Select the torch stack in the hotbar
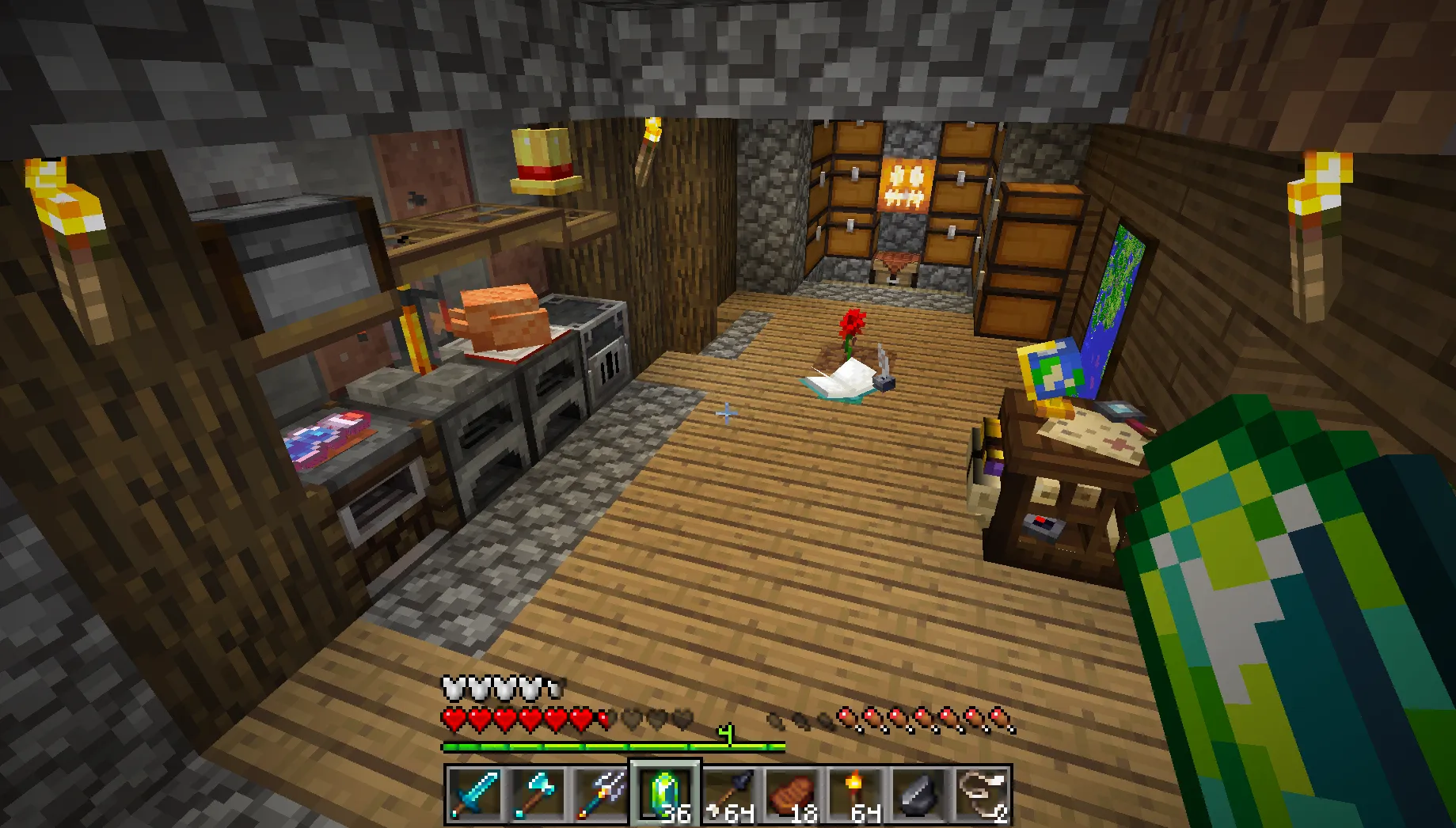Viewport: 1456px width, 828px height. point(853,796)
